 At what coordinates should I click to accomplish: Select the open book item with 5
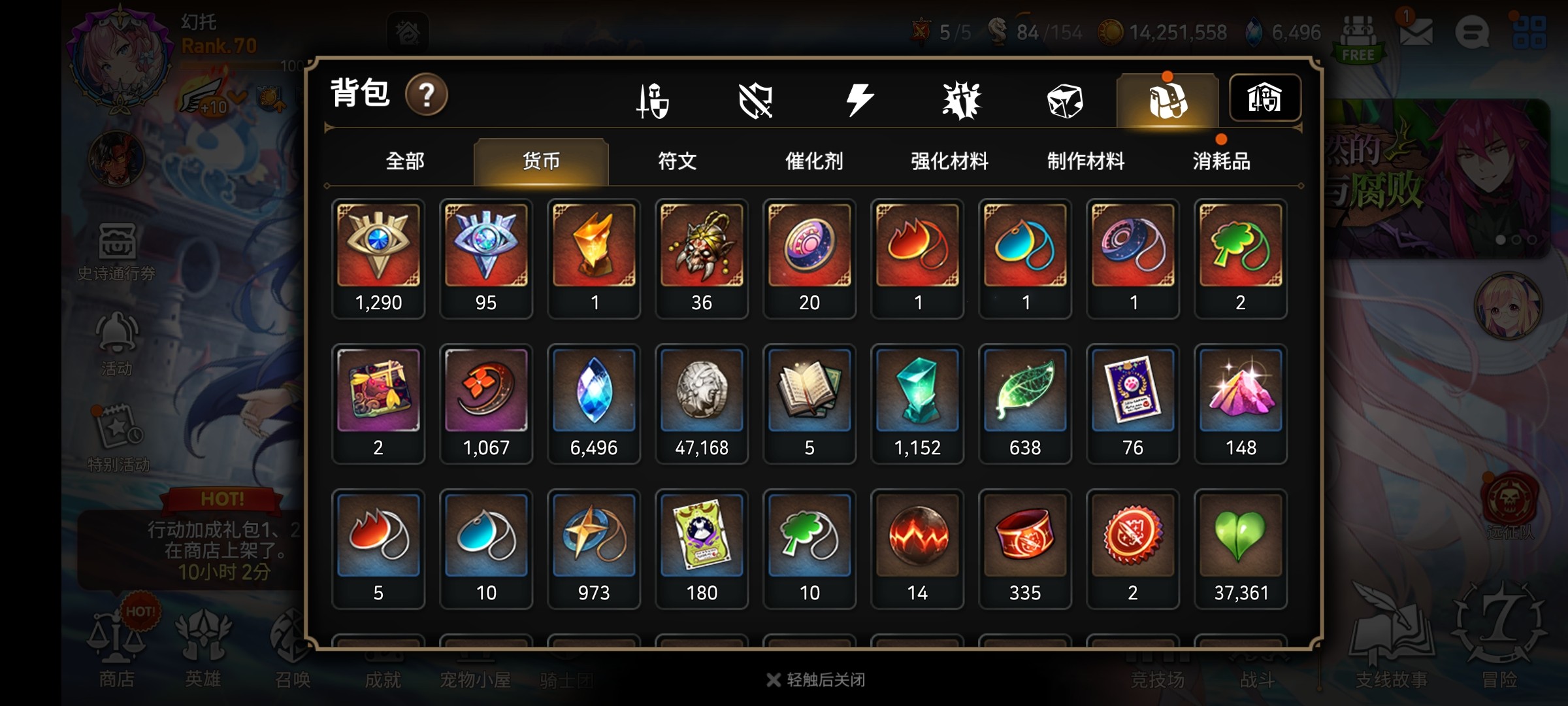point(809,403)
